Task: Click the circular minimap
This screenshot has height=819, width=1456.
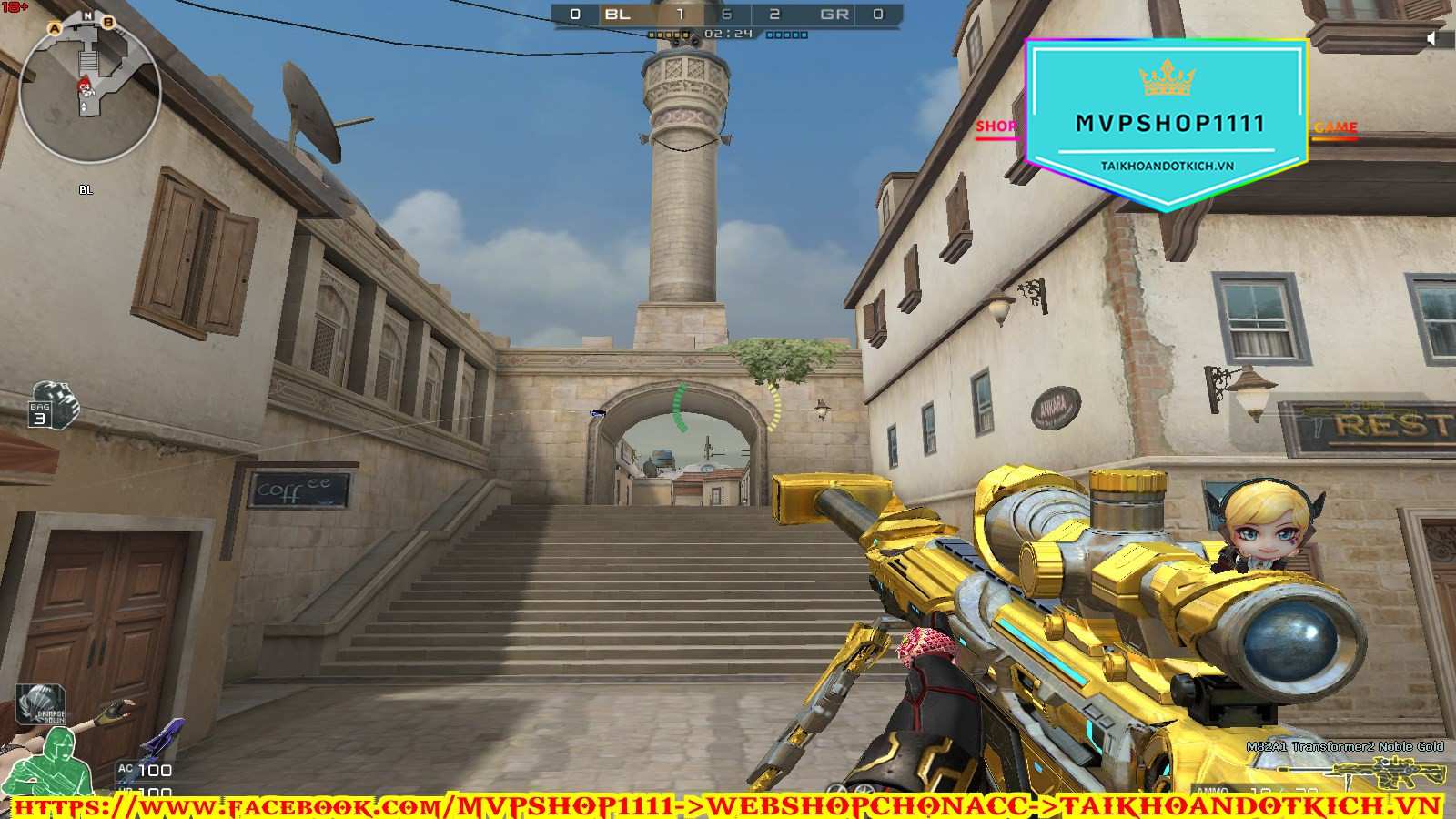Action: tap(89, 91)
